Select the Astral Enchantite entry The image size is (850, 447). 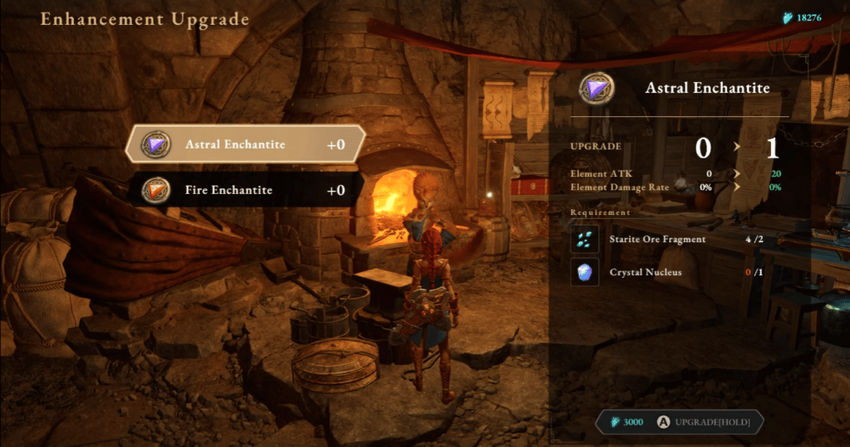[244, 144]
